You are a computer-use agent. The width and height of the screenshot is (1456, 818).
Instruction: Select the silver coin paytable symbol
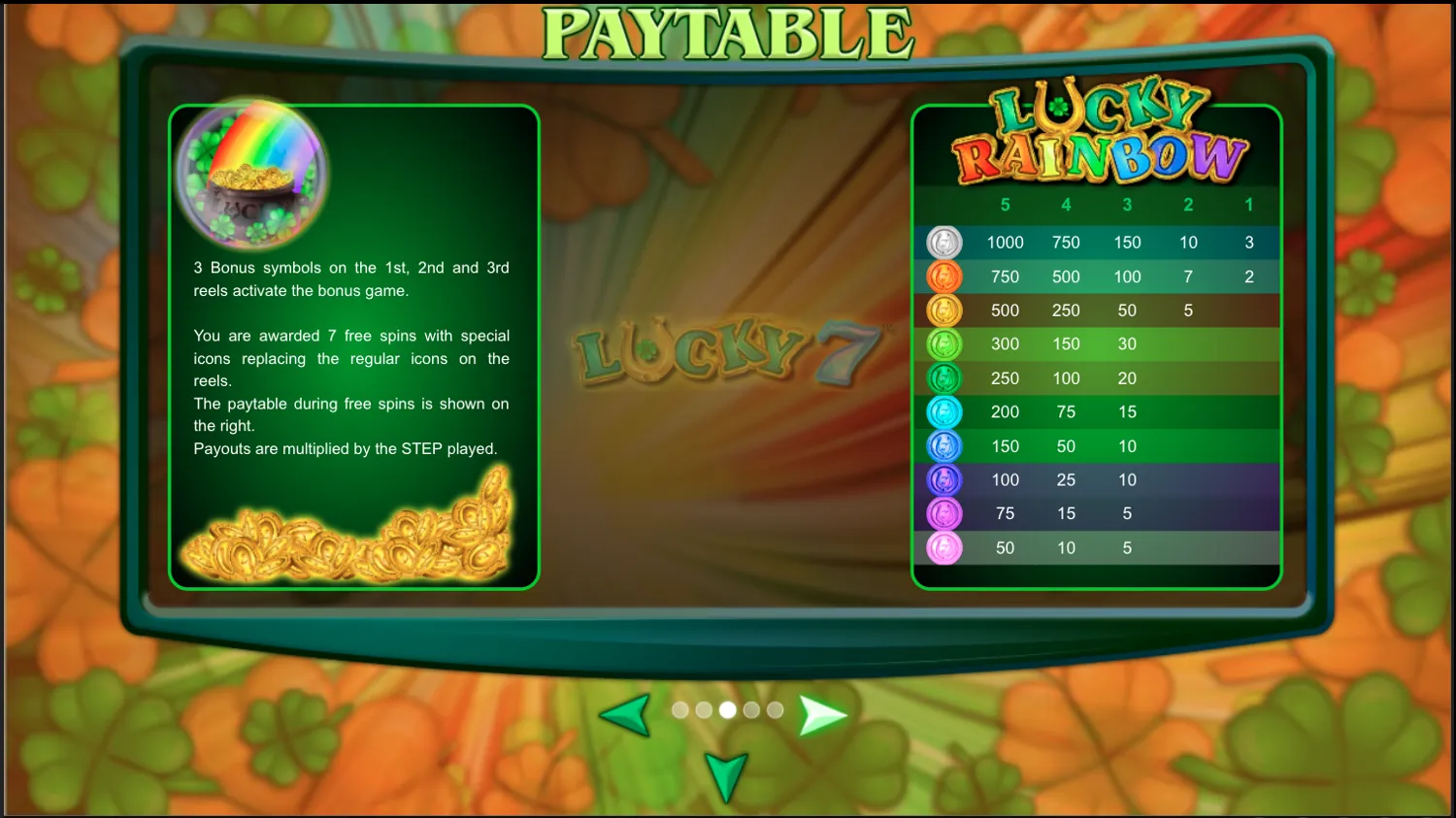pos(943,242)
